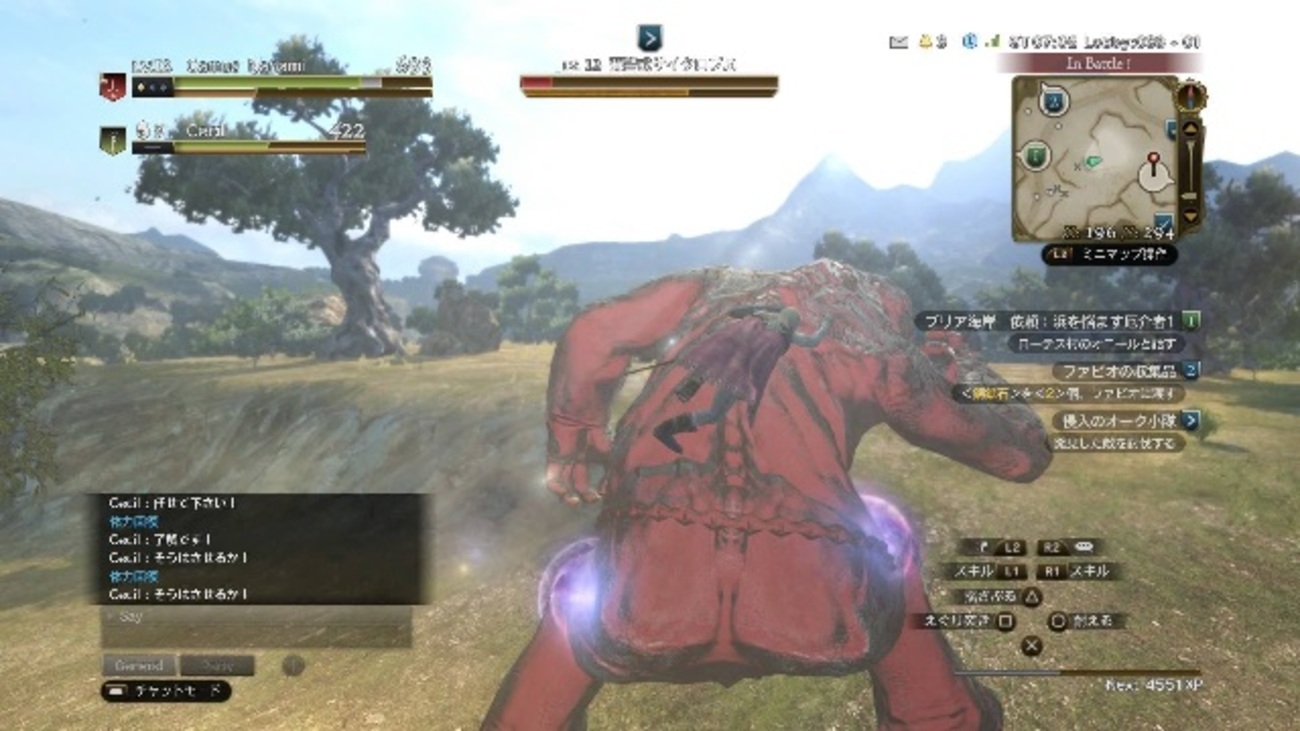Open the invading orc squad quest entry
The height and width of the screenshot is (731, 1300).
click(1124, 421)
